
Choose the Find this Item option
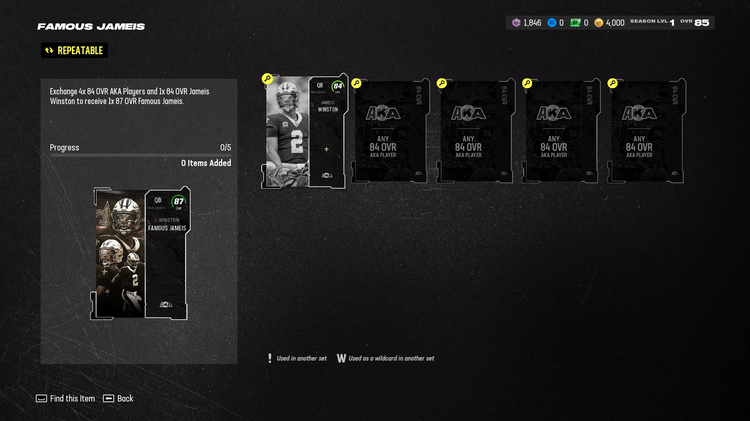66,398
